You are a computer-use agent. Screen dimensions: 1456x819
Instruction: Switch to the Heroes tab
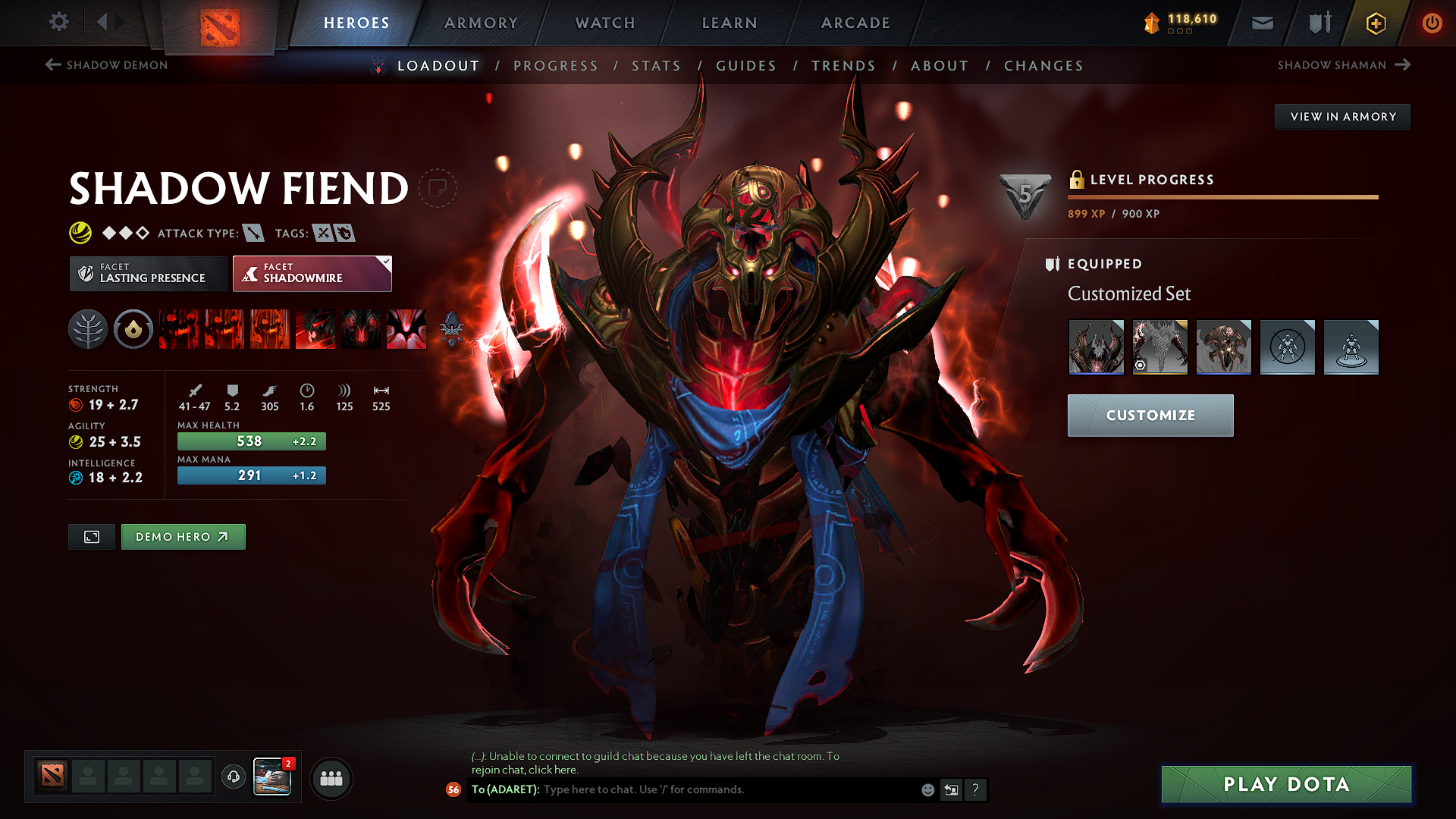click(x=357, y=23)
